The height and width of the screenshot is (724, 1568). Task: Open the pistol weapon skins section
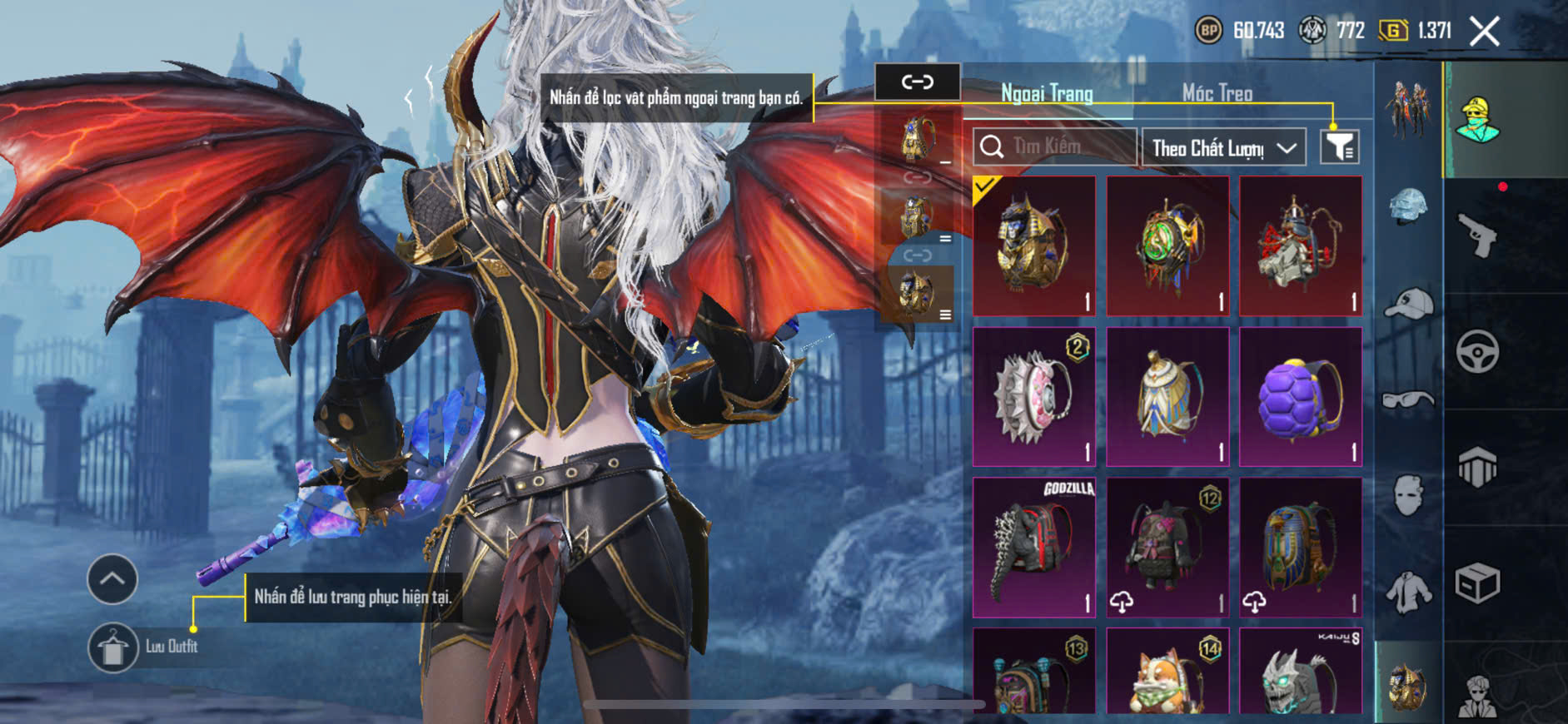pos(1477,236)
